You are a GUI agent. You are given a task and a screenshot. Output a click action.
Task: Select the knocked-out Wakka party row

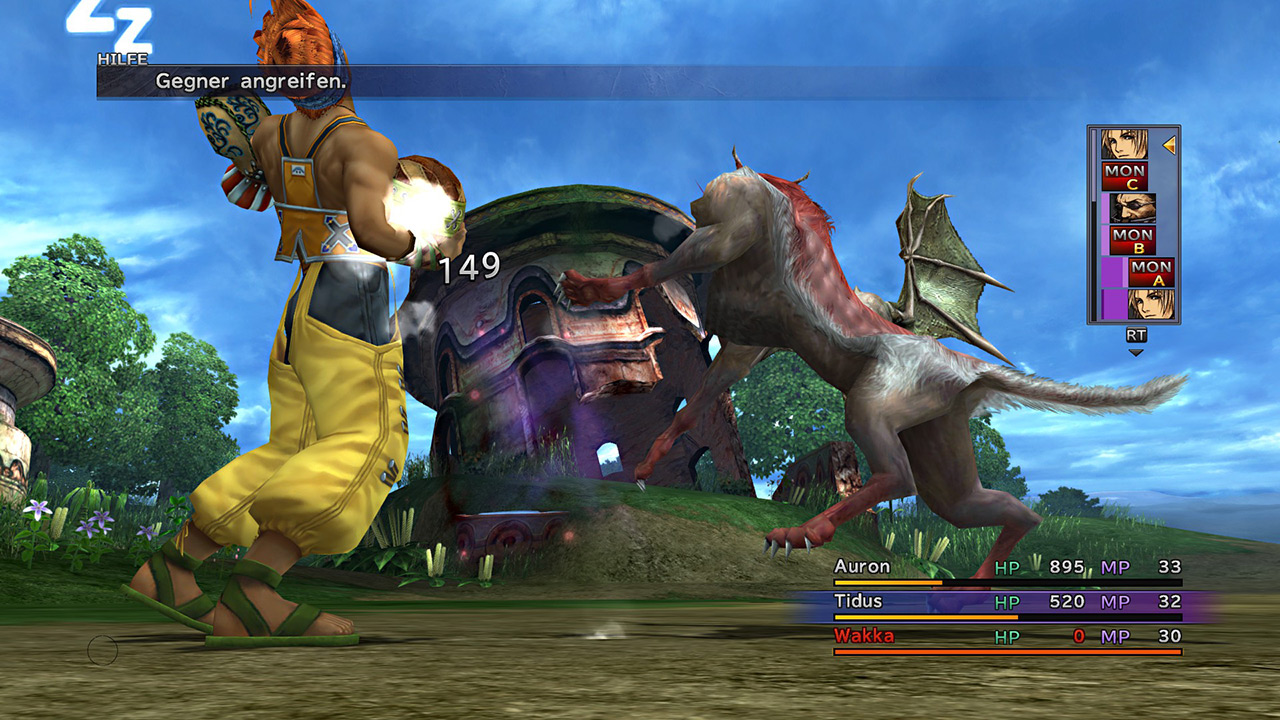pos(1007,637)
